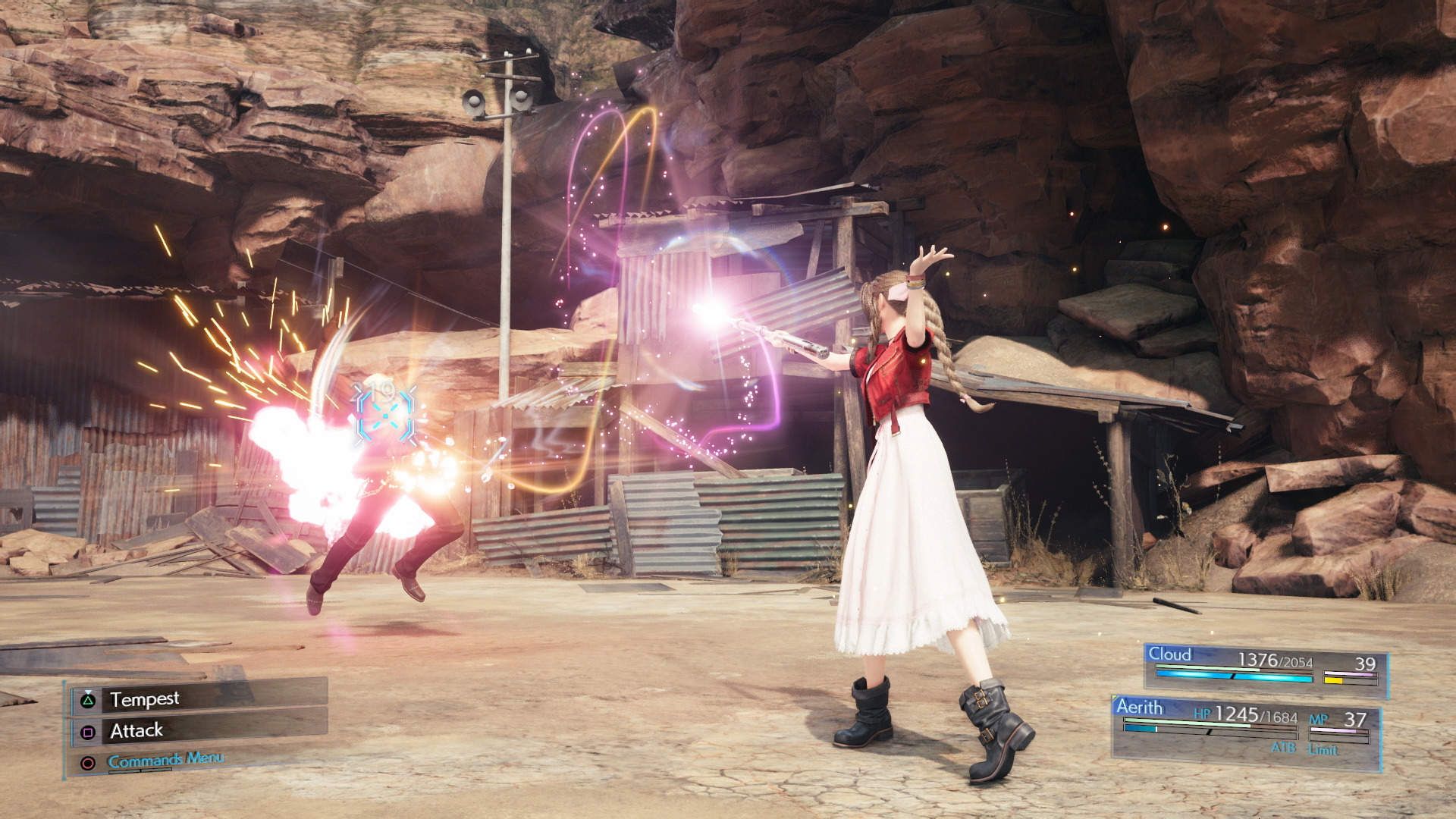Open the Commands Menu entry
1456x819 pixels.
point(167,760)
